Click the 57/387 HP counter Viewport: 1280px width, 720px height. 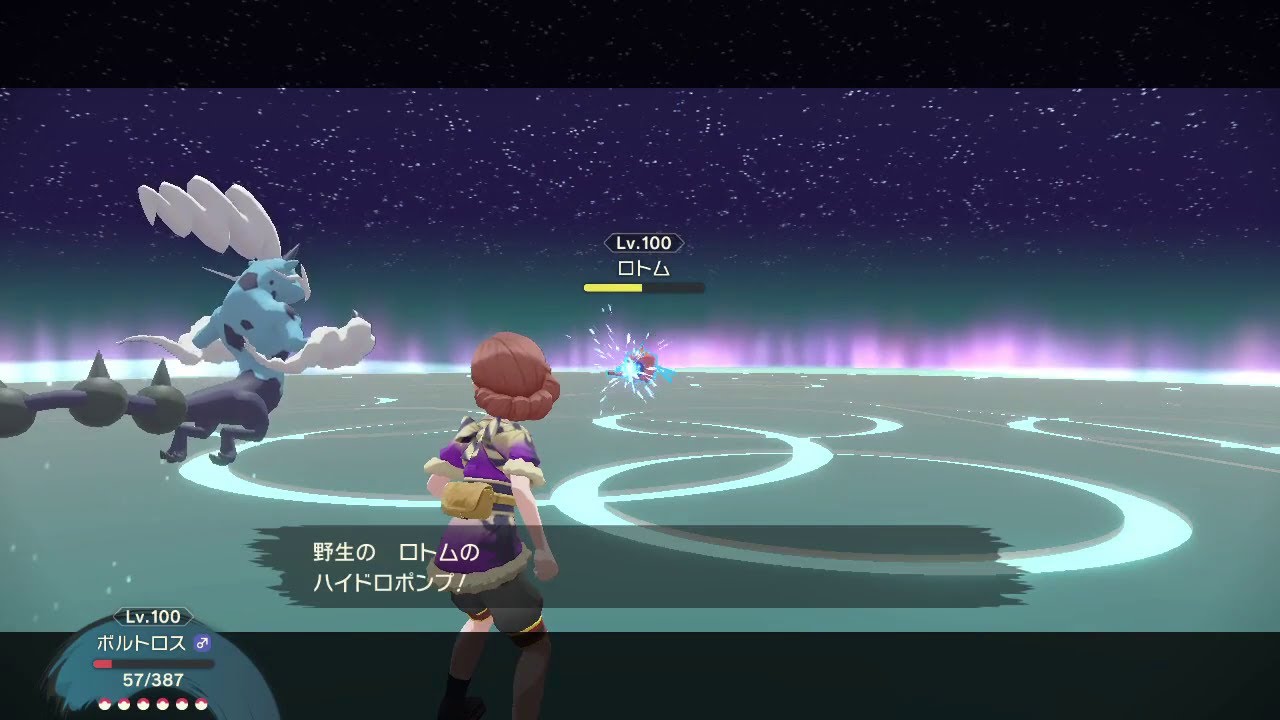pyautogui.click(x=153, y=678)
